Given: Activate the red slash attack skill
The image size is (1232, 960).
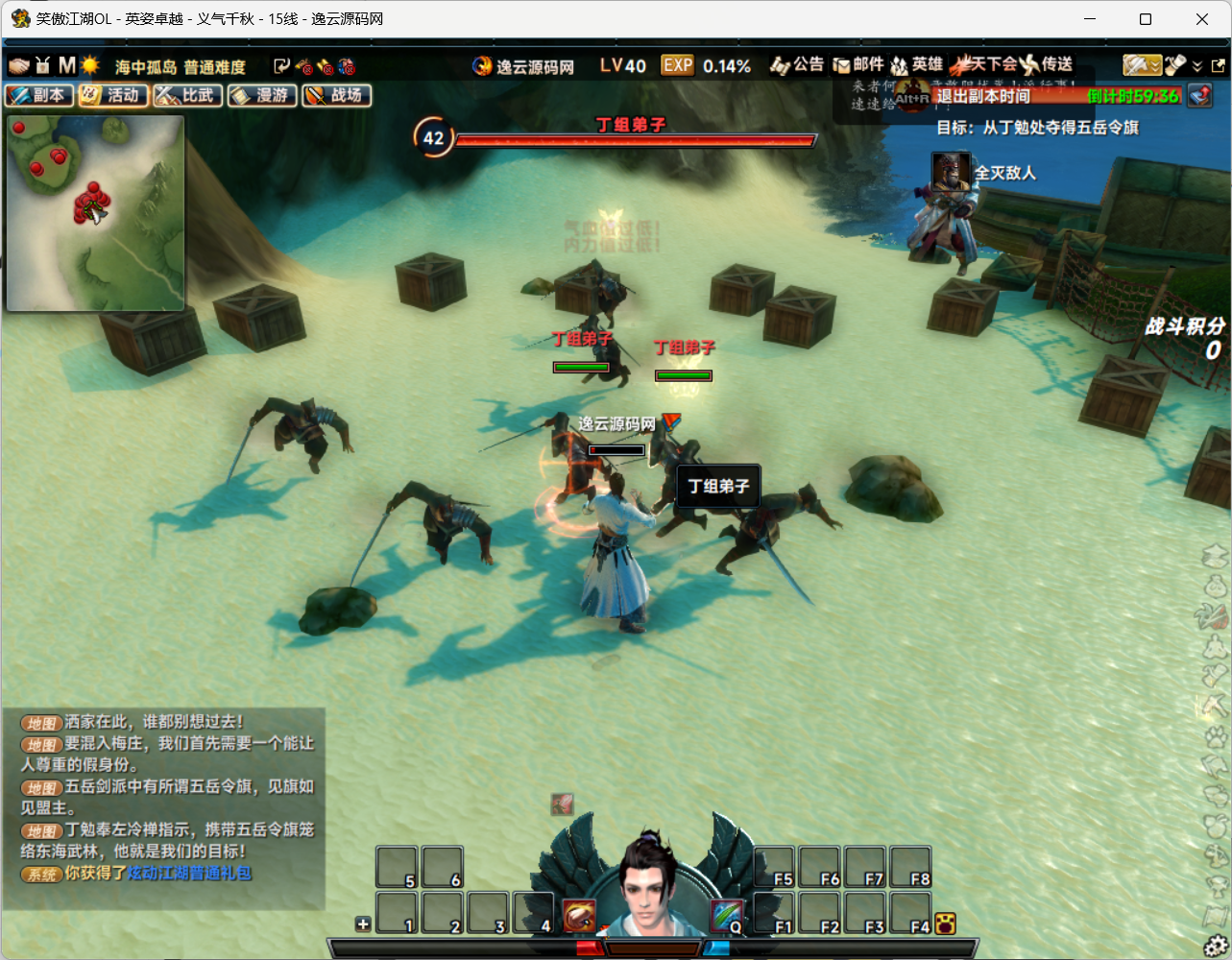Looking at the screenshot, I should click(x=579, y=916).
